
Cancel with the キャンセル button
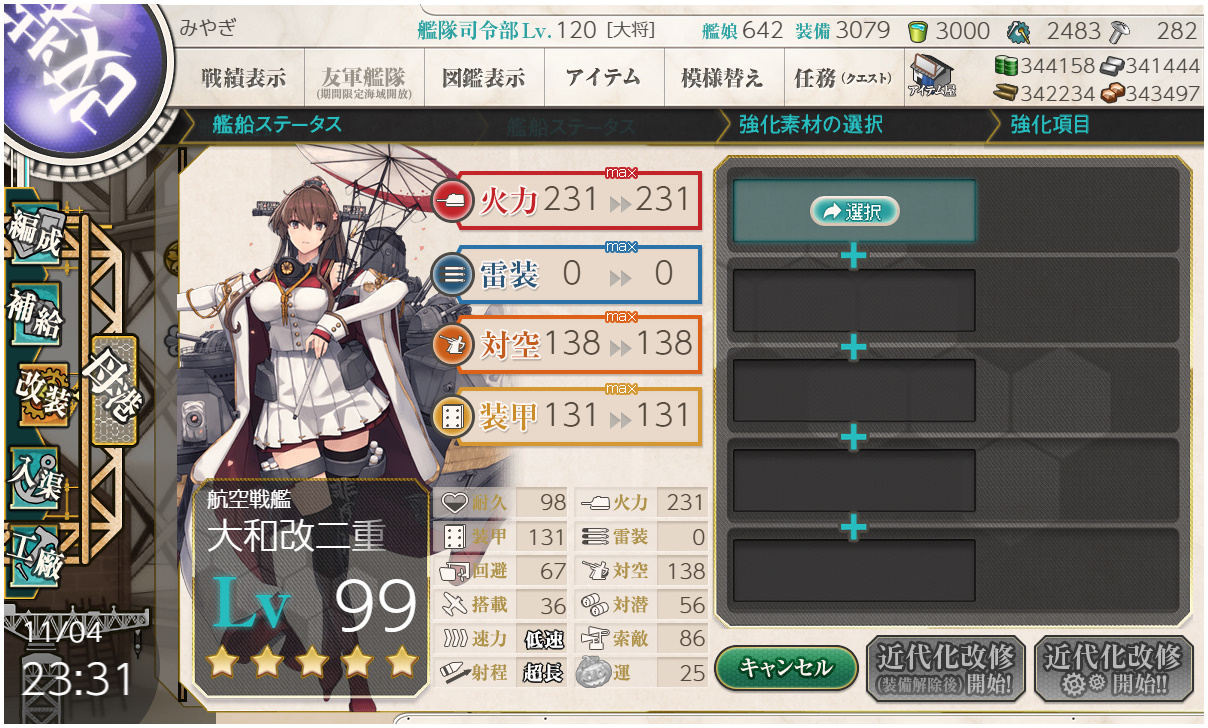tap(785, 666)
